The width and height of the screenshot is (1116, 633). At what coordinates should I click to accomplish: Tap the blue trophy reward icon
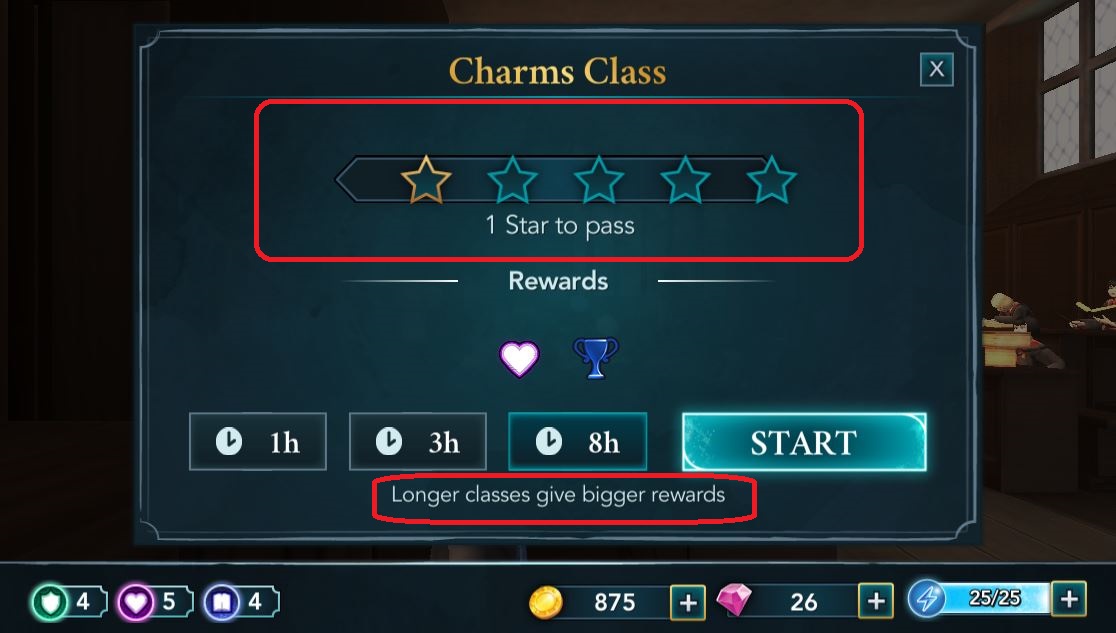595,358
